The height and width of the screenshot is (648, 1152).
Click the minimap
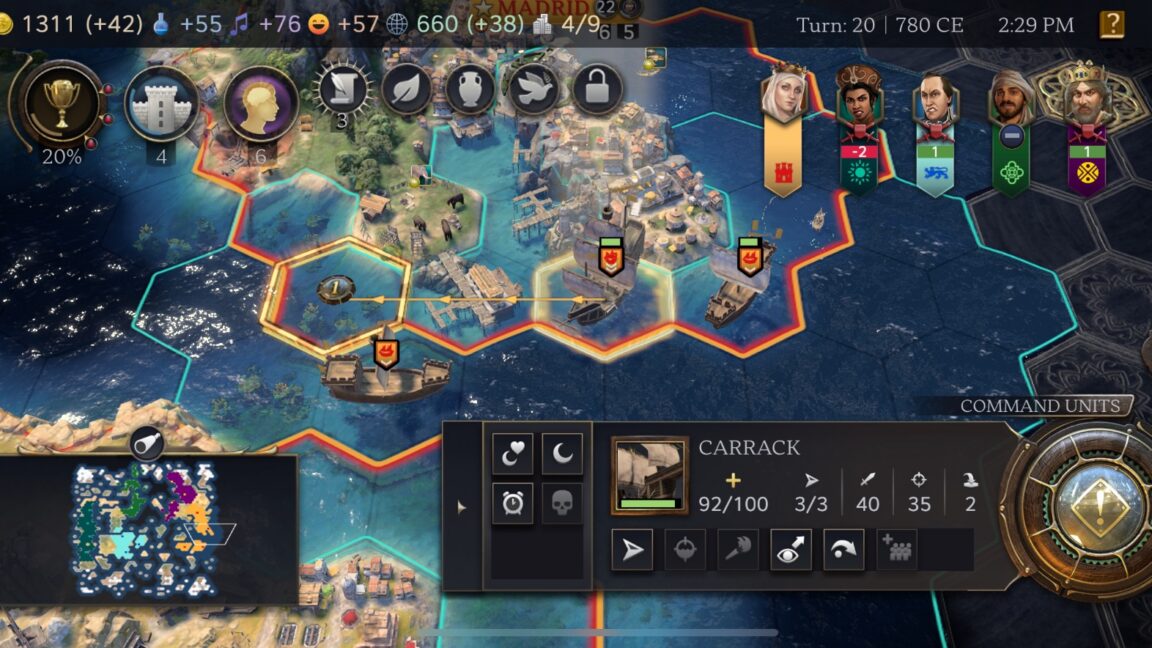(148, 530)
